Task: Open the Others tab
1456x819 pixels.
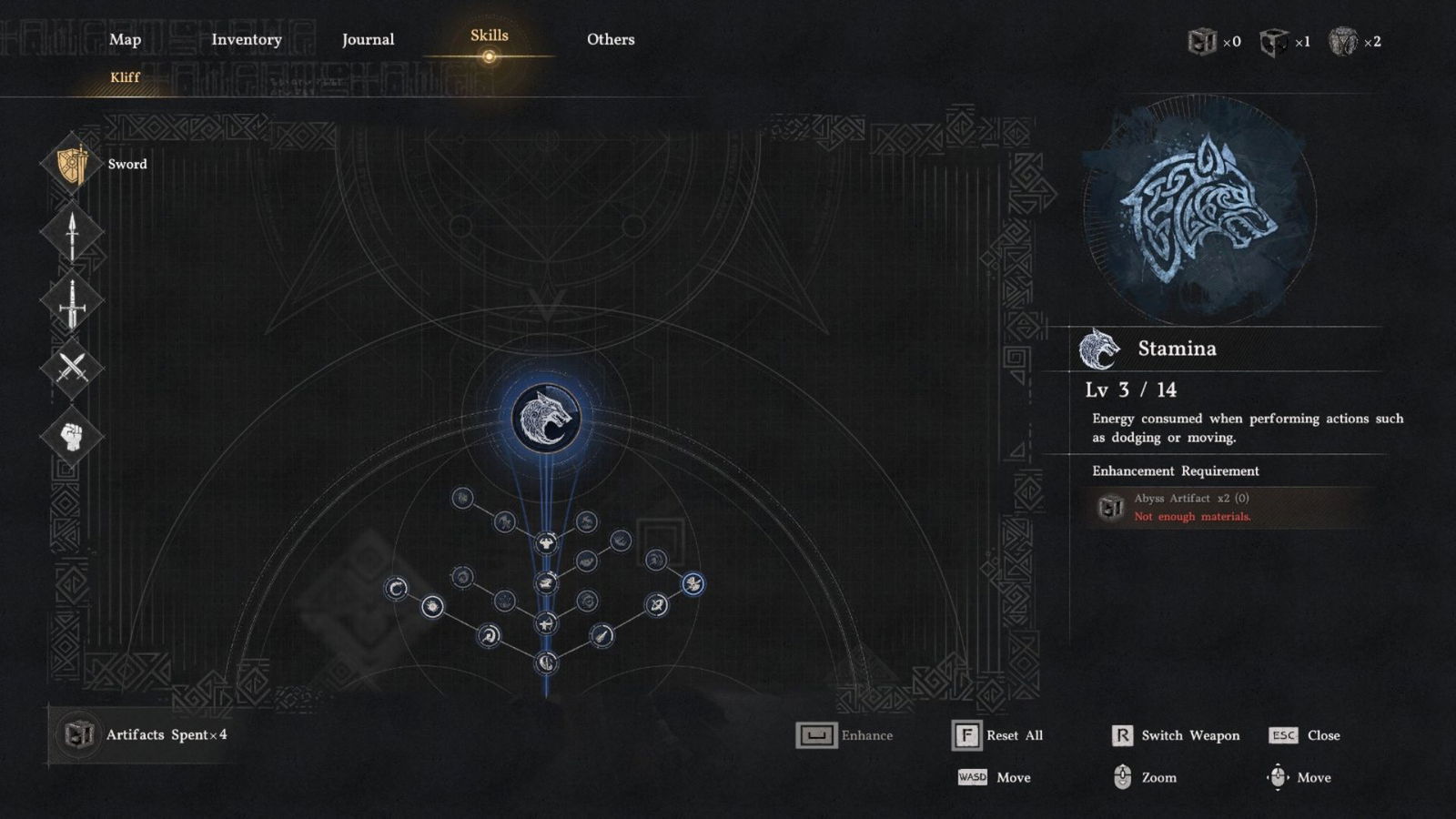Action: tap(610, 39)
